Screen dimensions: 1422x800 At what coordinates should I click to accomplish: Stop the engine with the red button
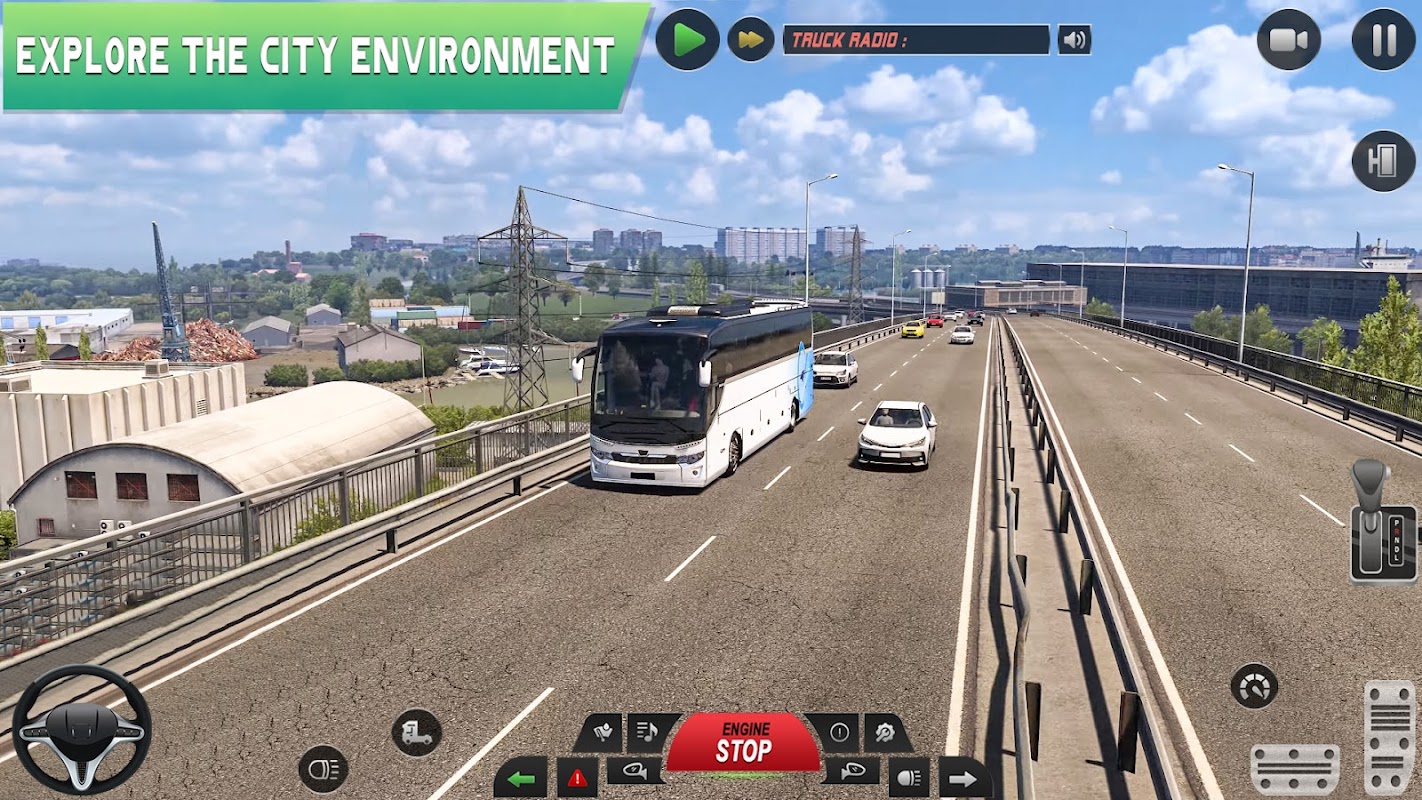pos(743,744)
